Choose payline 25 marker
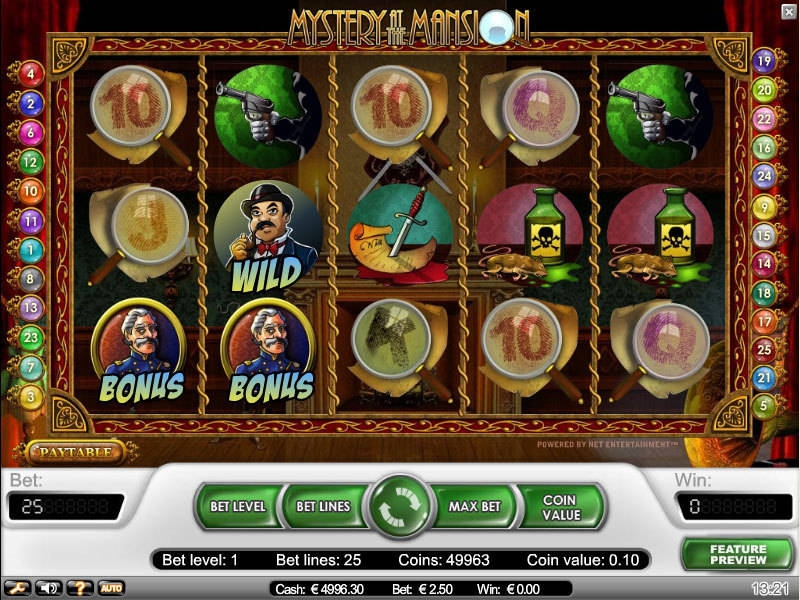800x600 pixels. click(x=766, y=350)
